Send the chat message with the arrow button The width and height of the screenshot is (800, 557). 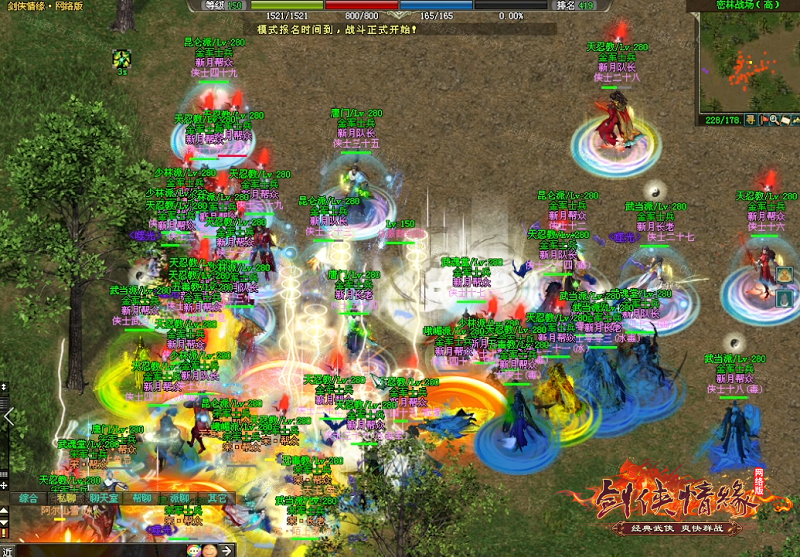(x=226, y=550)
